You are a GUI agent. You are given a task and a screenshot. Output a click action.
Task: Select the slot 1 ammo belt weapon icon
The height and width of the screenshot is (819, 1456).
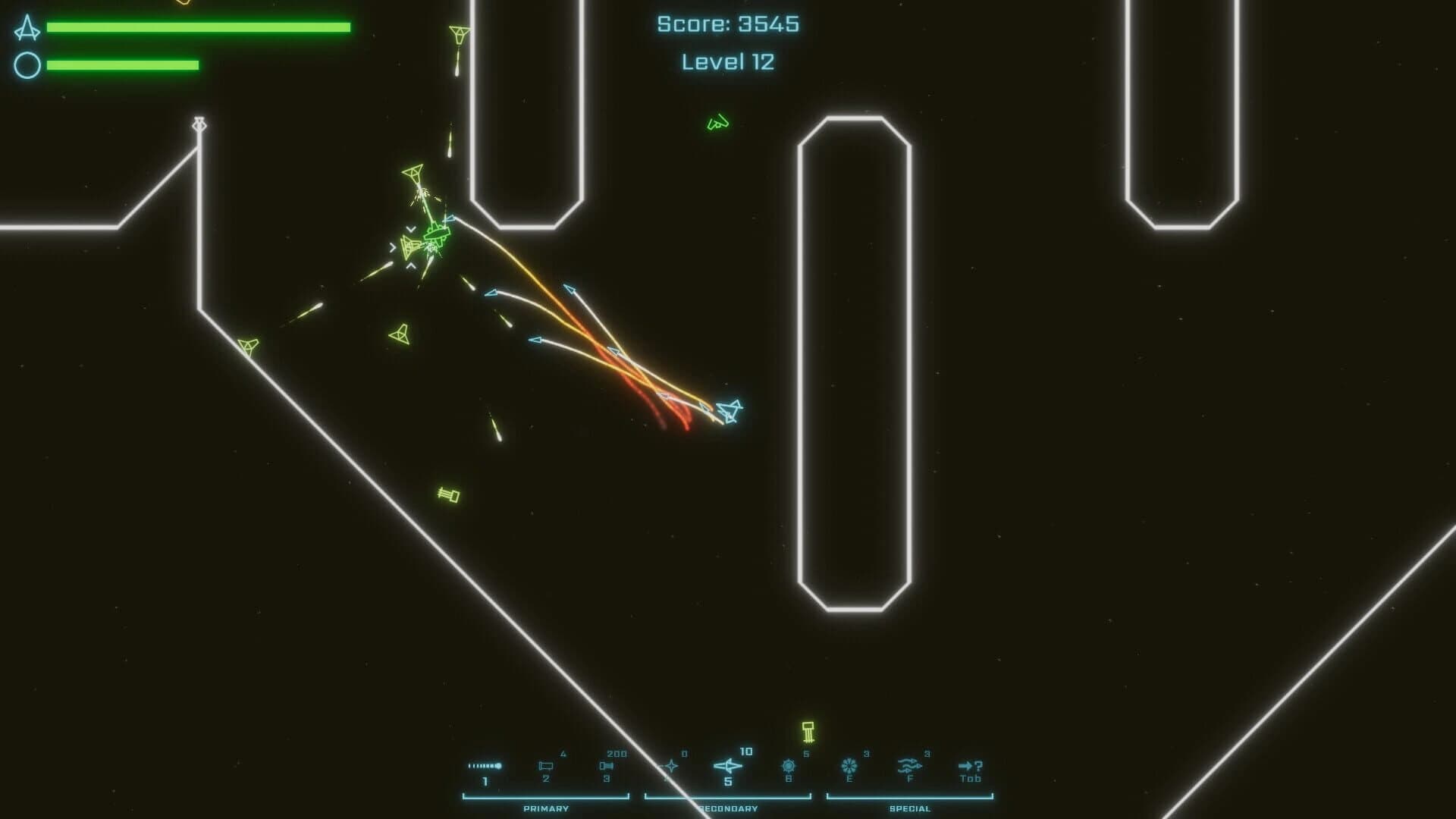(x=485, y=764)
